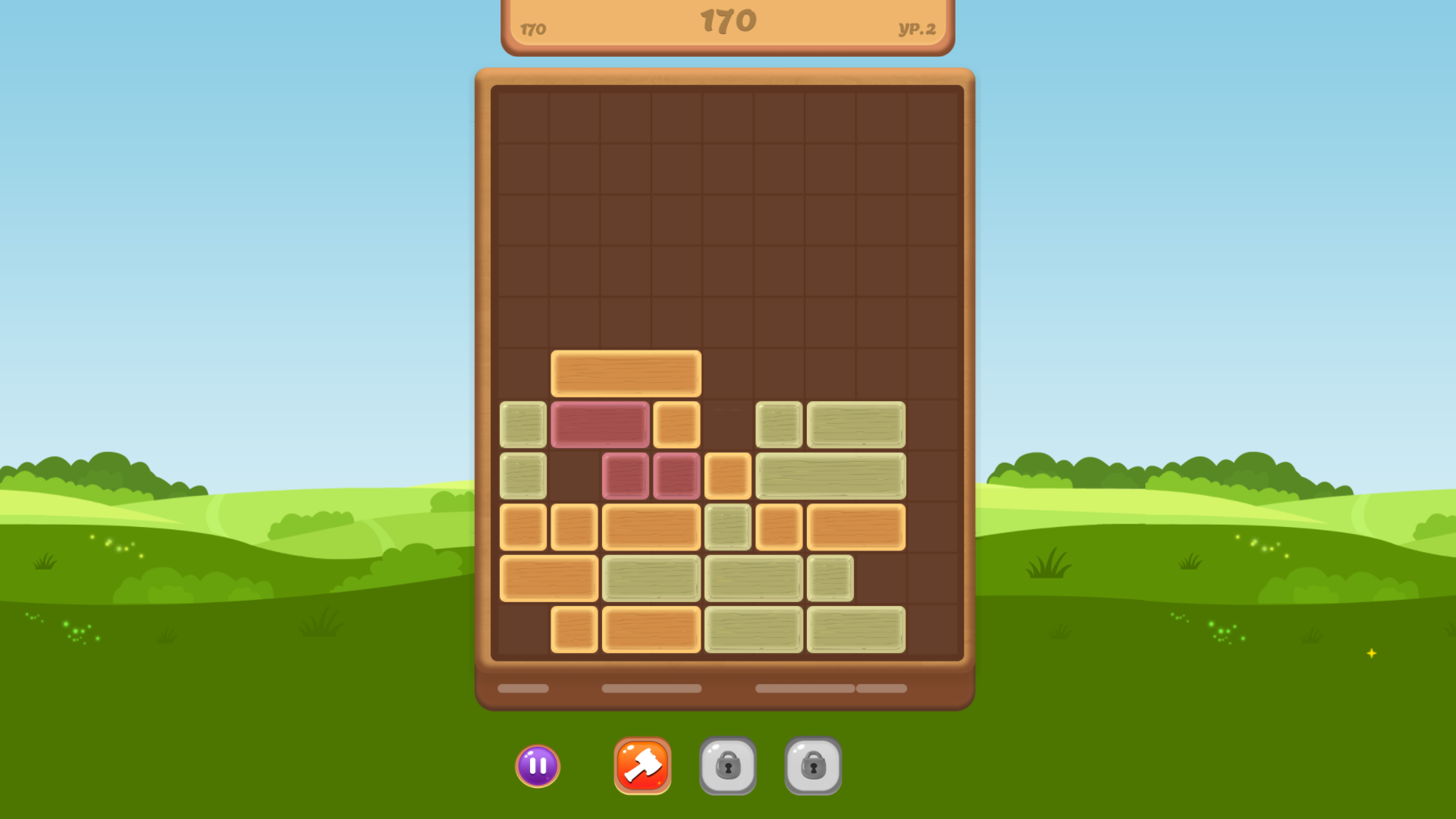Pause the game
The height and width of the screenshot is (819, 1456).
tap(538, 767)
